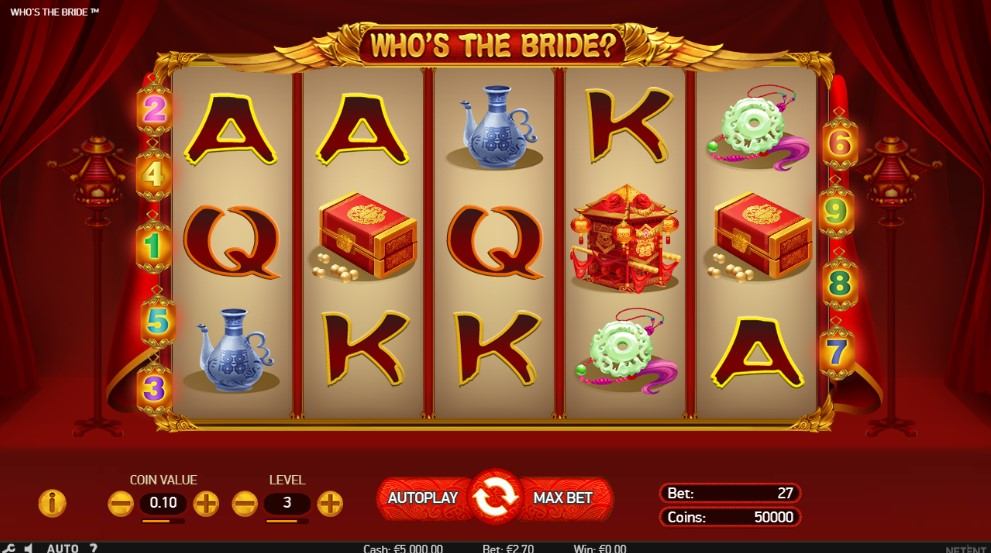991x553 pixels.
Task: Start Autoplay spins
Action: coord(422,497)
